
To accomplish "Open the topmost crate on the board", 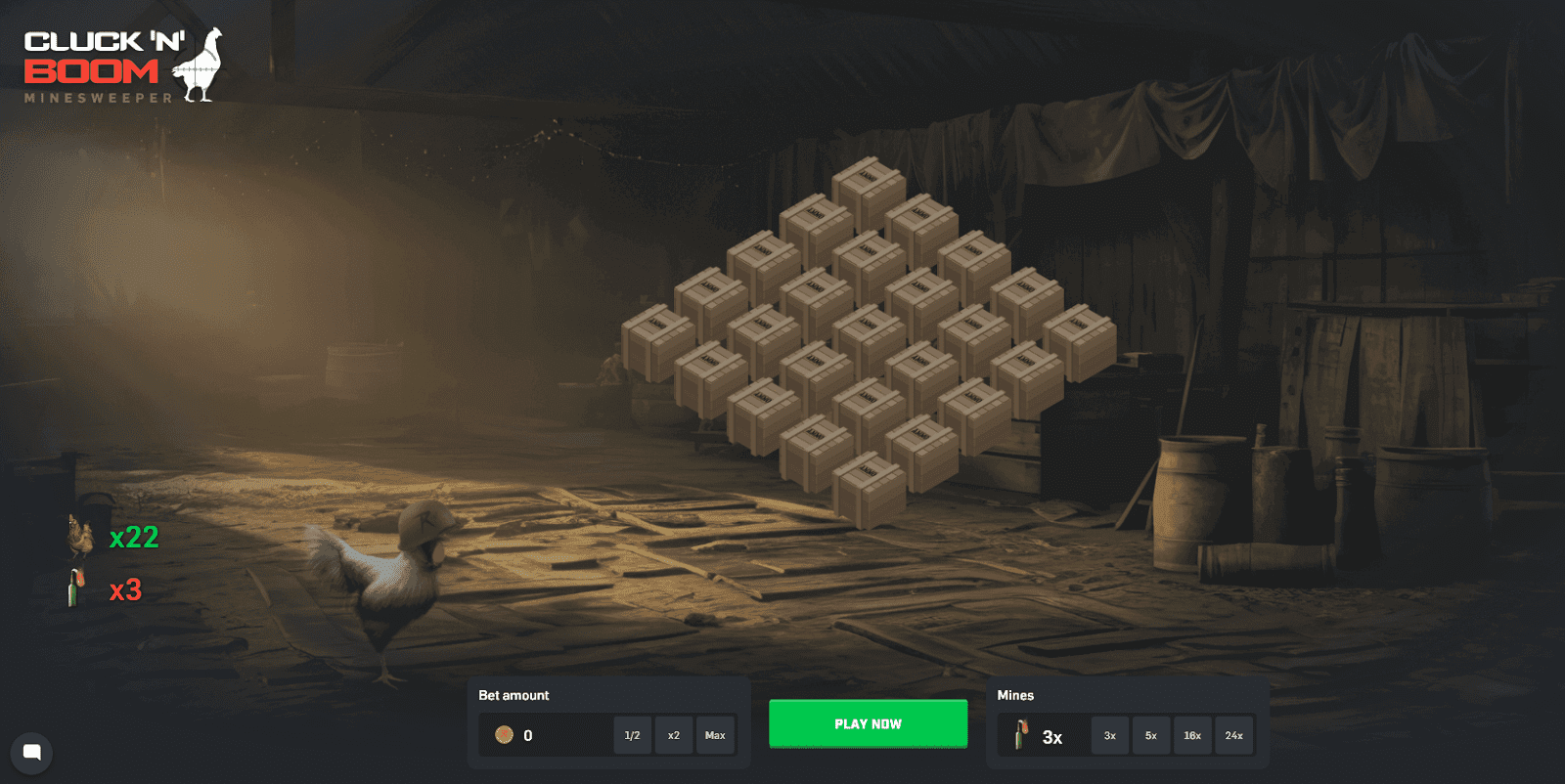I will point(869,194).
